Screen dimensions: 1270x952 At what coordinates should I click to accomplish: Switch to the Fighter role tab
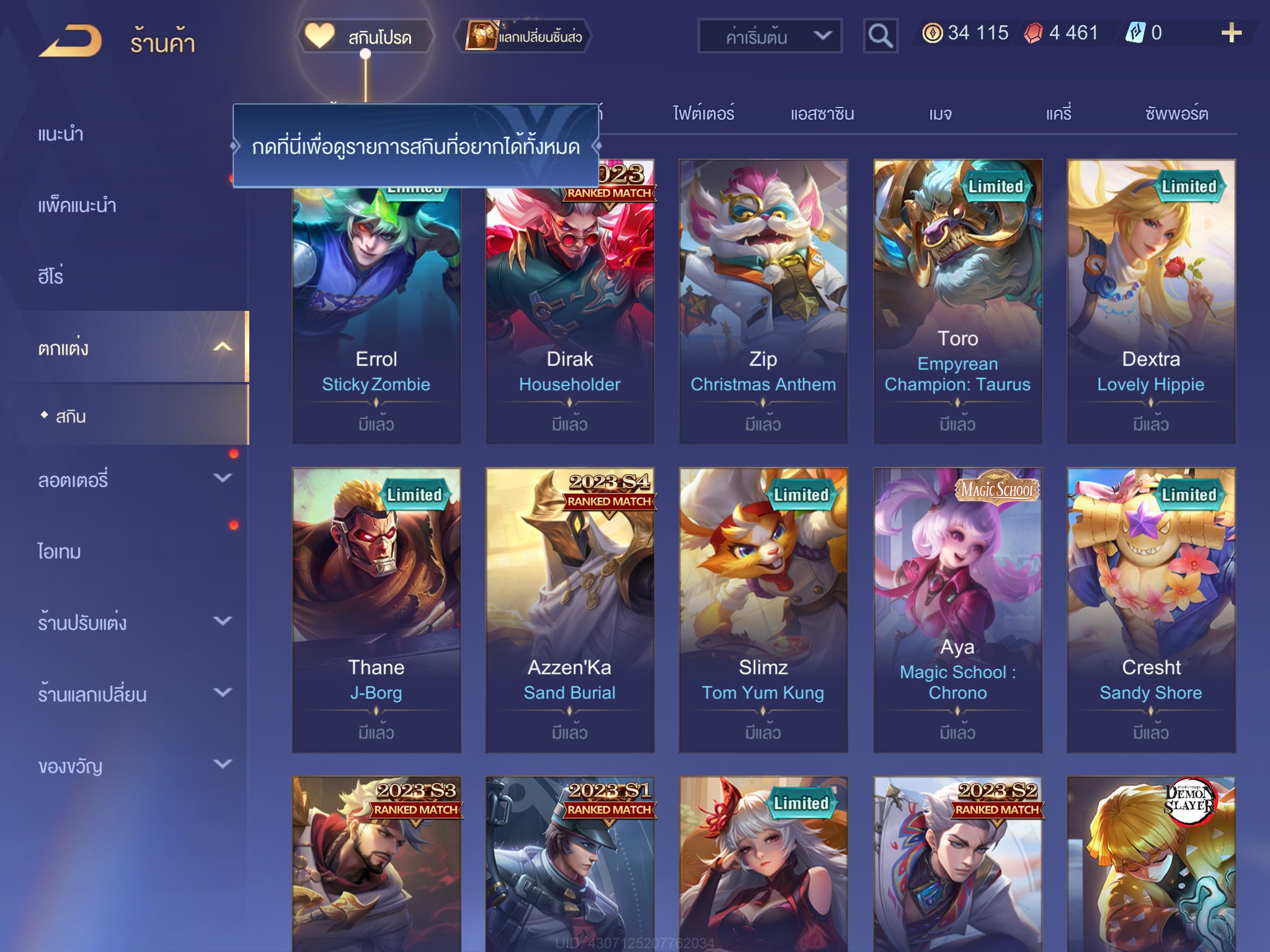(x=703, y=113)
